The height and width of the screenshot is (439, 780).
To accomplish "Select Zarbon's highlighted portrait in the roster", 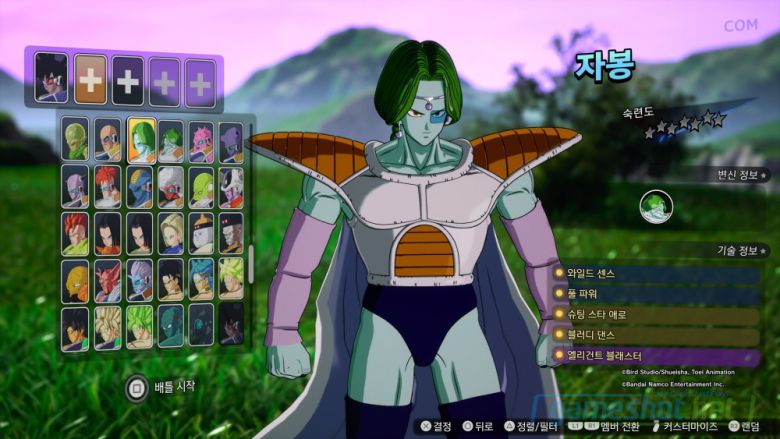I will 140,139.
